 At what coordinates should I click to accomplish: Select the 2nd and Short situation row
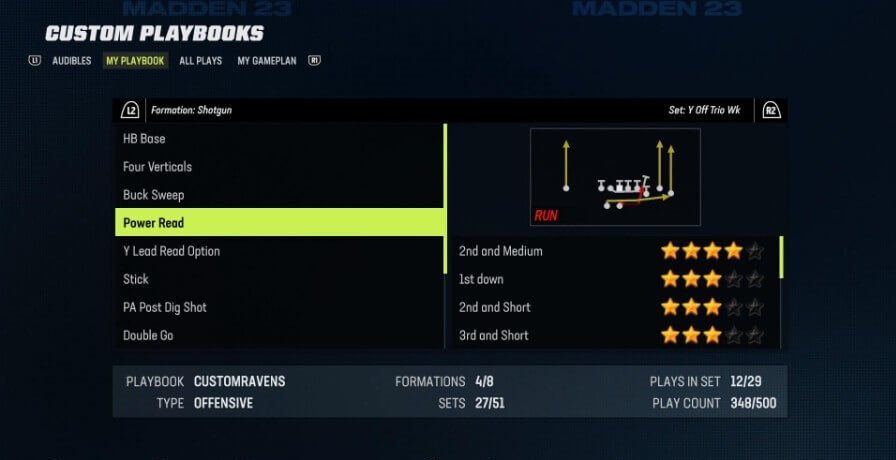612,307
